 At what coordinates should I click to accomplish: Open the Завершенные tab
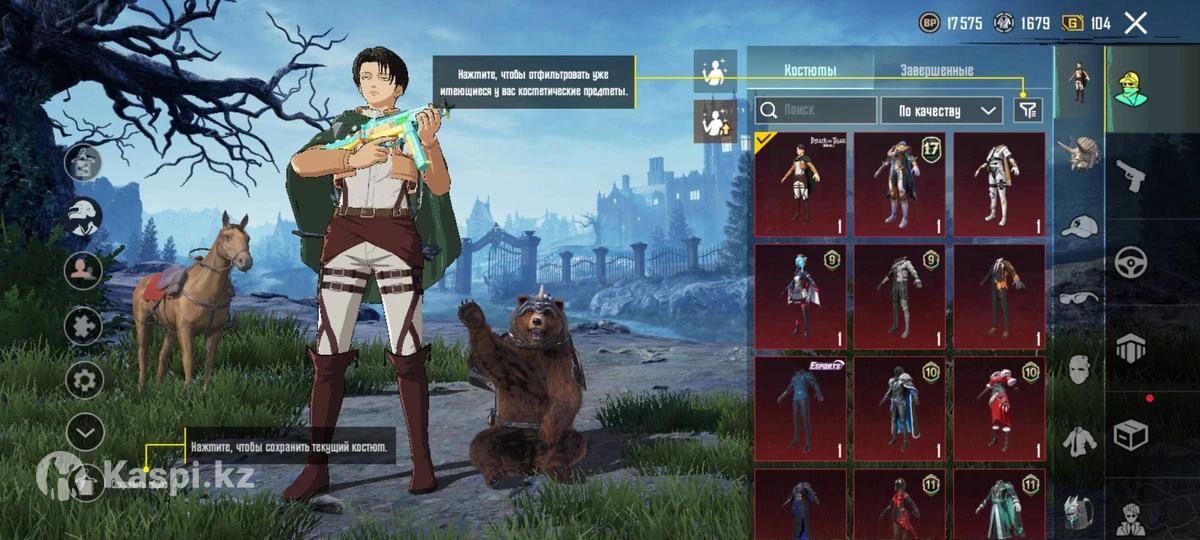(936, 71)
